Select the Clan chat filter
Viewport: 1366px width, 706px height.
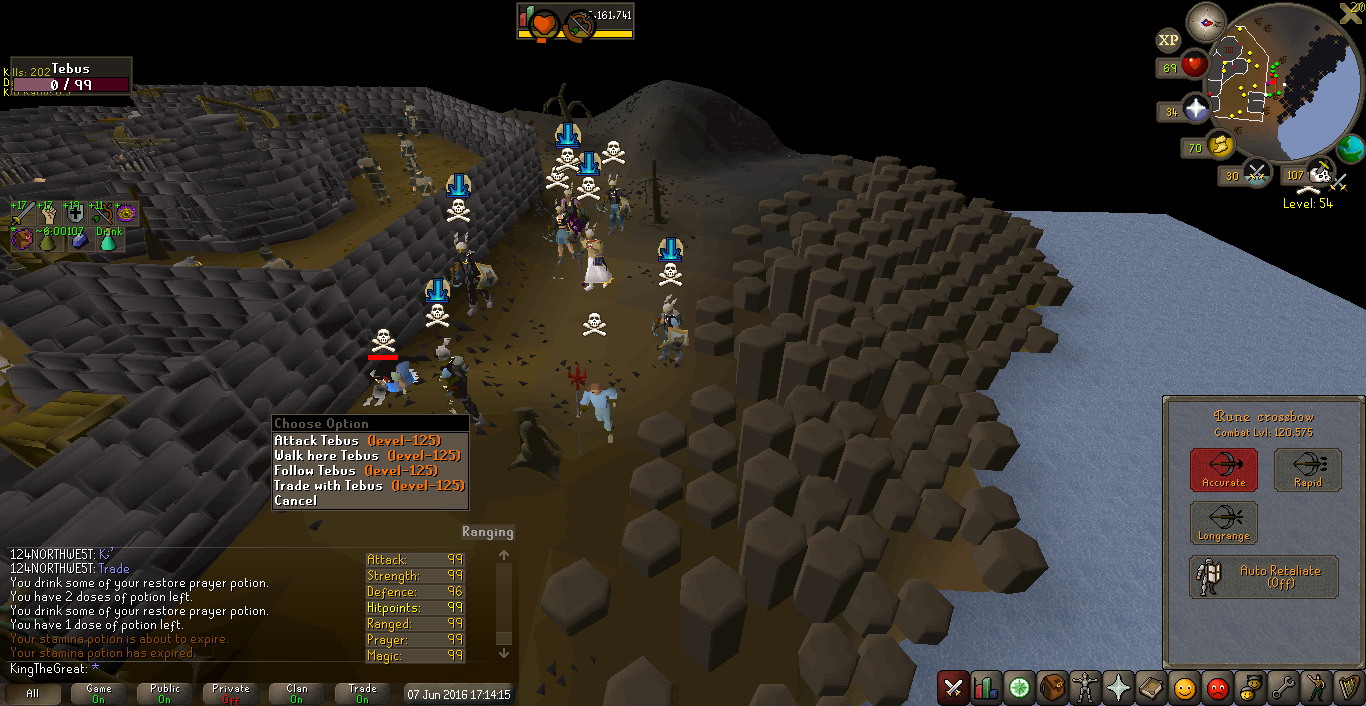(297, 693)
